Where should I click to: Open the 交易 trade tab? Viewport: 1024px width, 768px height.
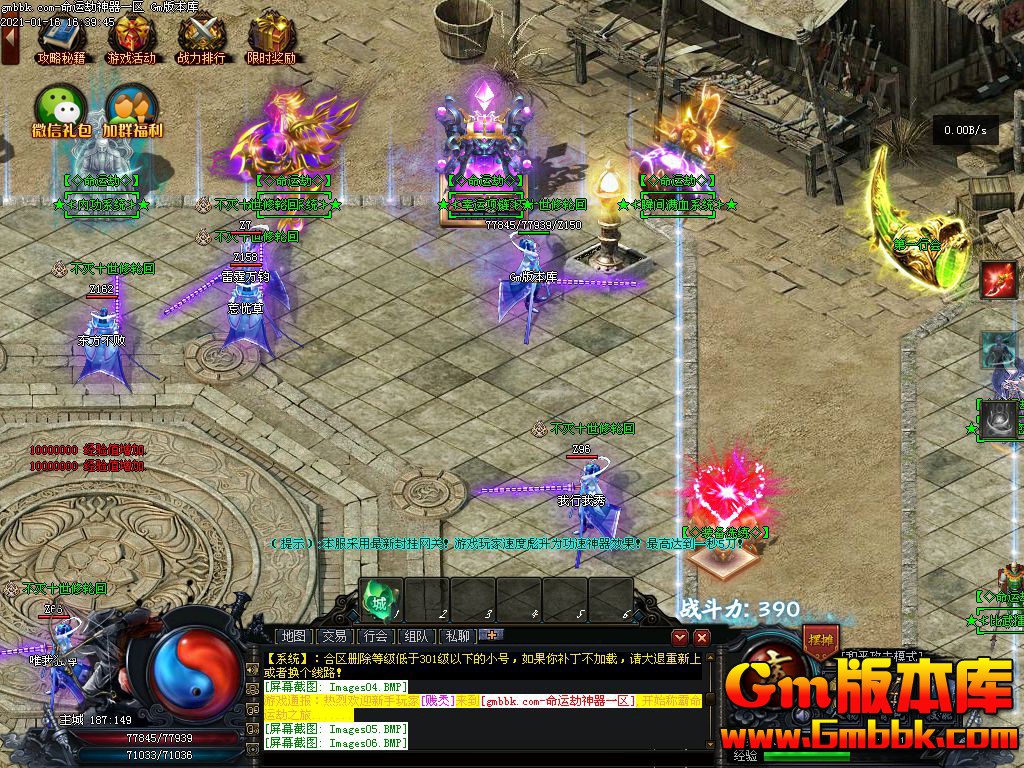334,635
